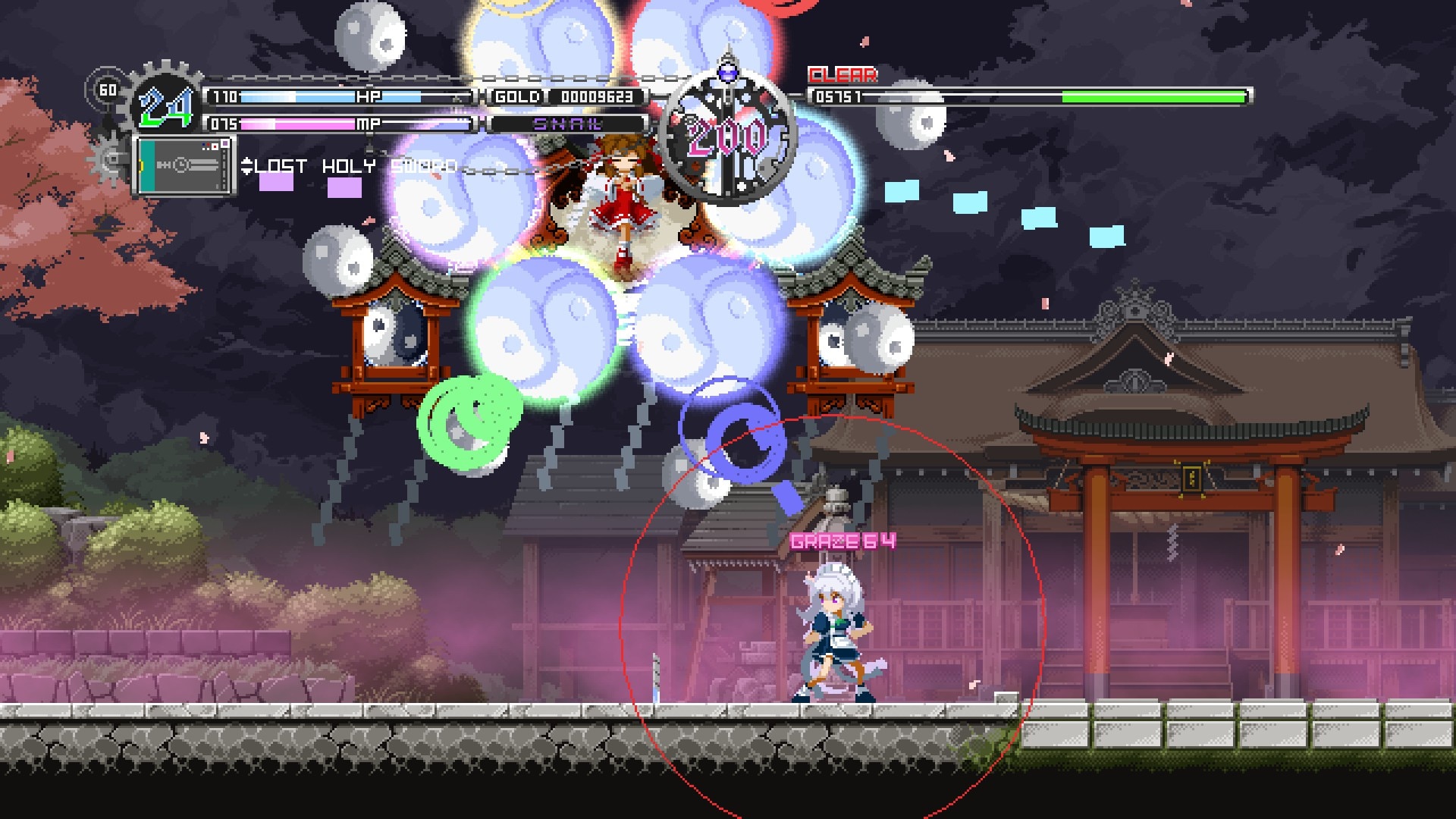Toggle the second pink ability slot
The width and height of the screenshot is (1456, 819).
[345, 190]
